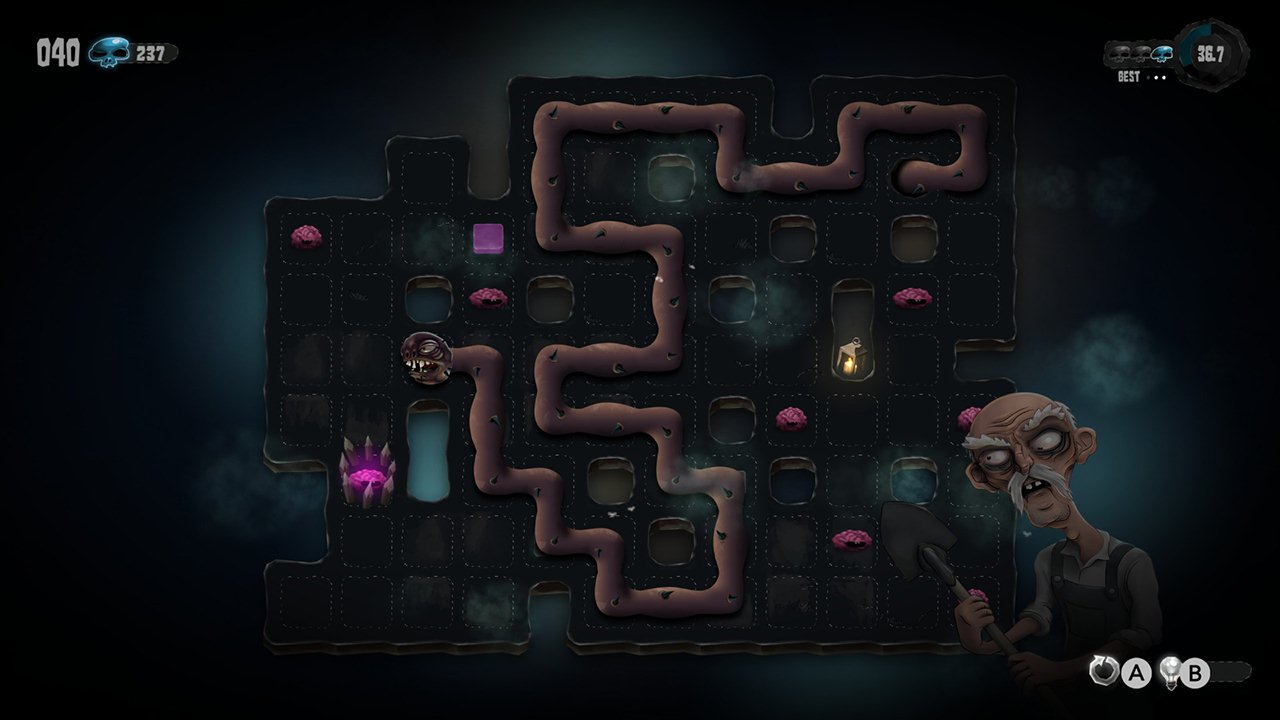The height and width of the screenshot is (720, 1280).
Task: Select the first progress dot next to BEST
Action: coord(1148,76)
